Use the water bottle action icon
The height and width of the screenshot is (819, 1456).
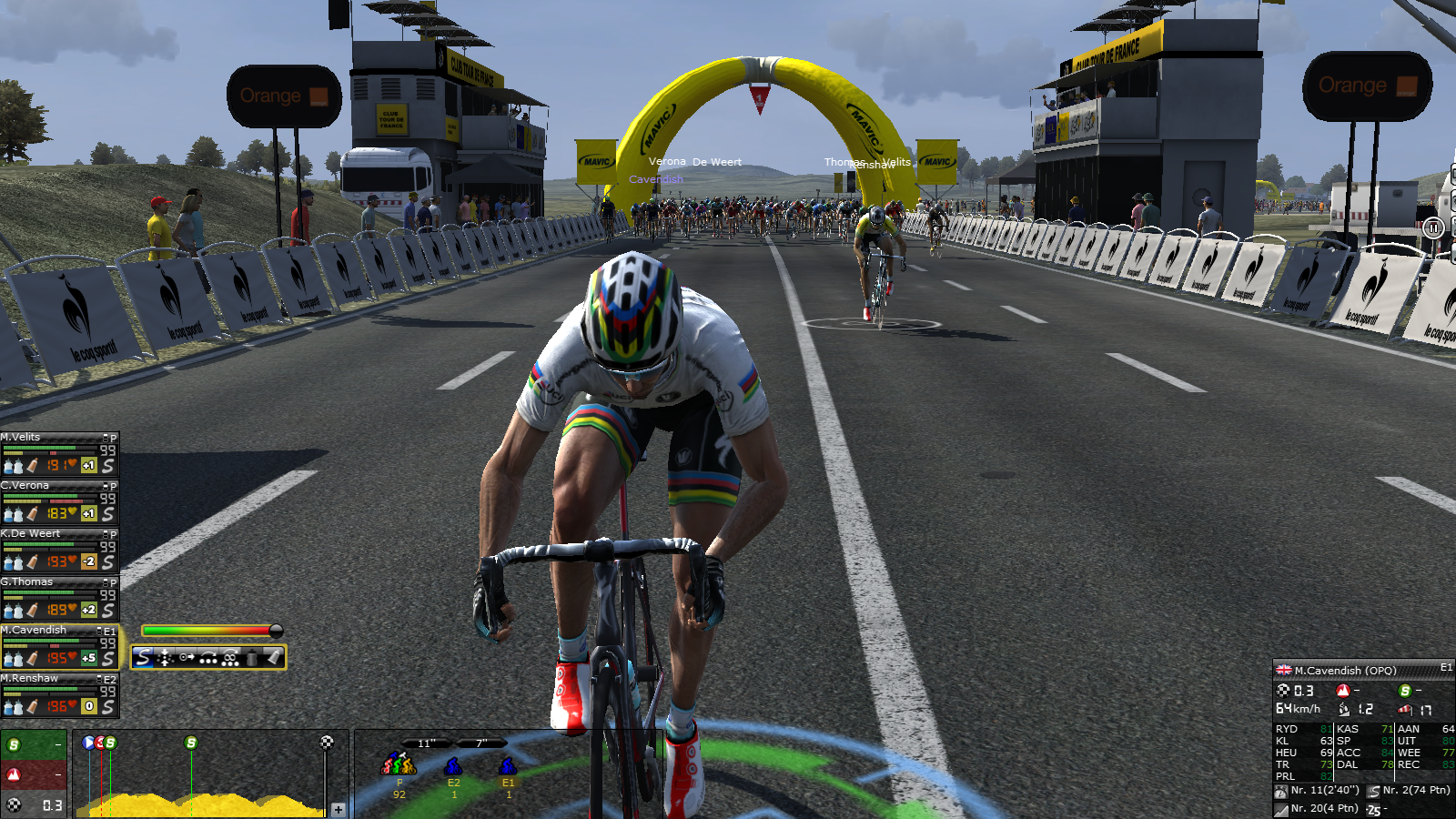(x=252, y=657)
